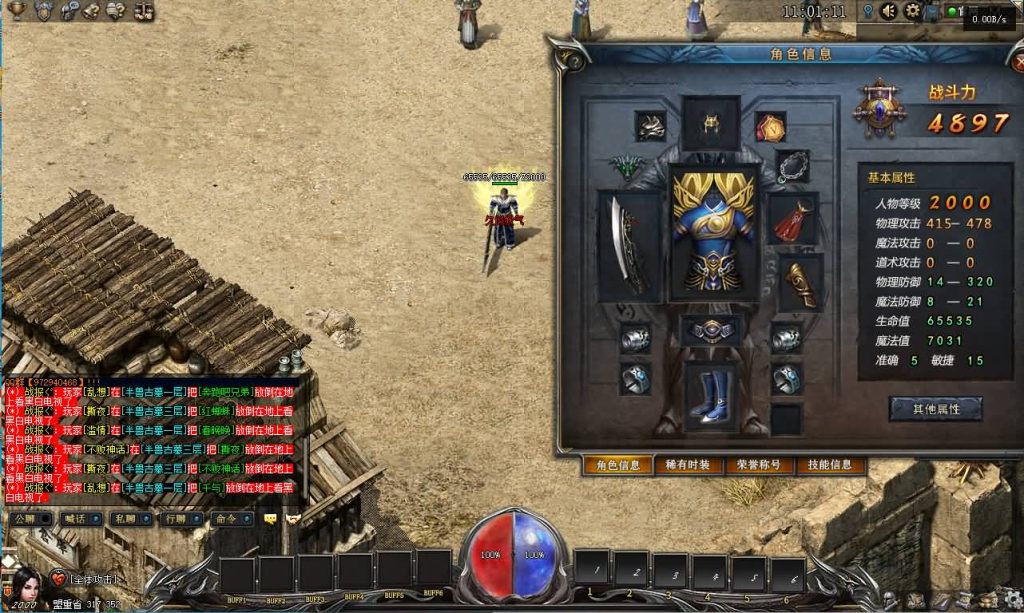The width and height of the screenshot is (1024, 613).
Task: Switch to the 角色信息 tab
Action: [x=617, y=465]
